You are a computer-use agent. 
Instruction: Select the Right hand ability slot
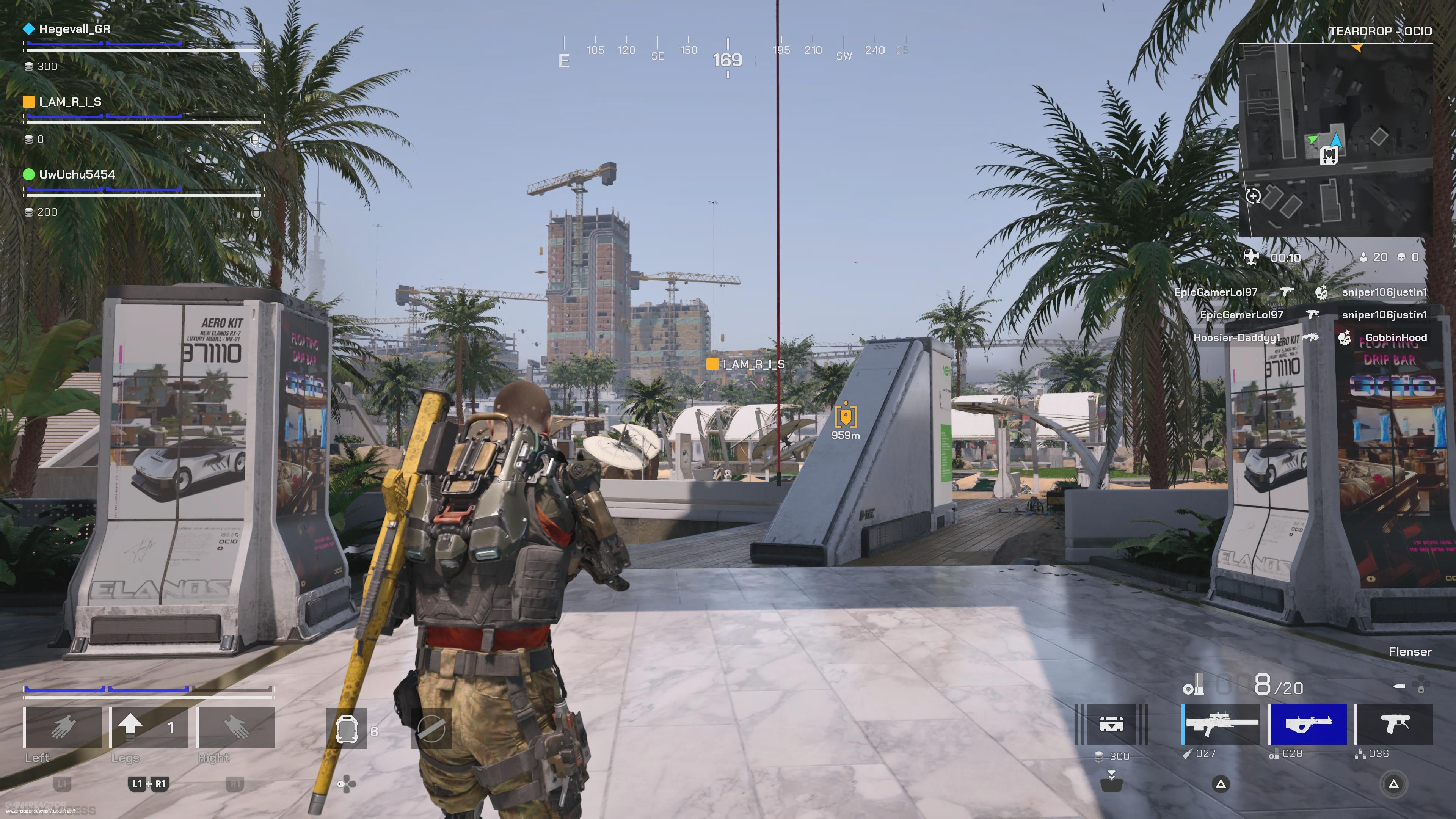tap(235, 727)
